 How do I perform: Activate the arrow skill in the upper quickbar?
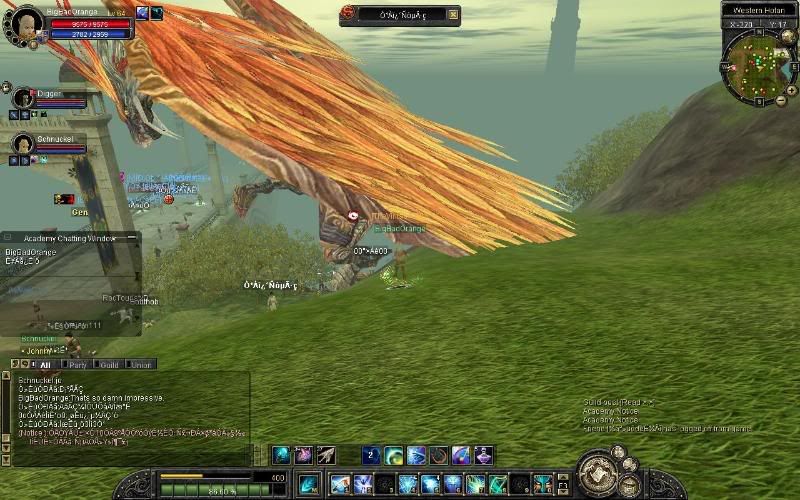pyautogui.click(x=326, y=455)
